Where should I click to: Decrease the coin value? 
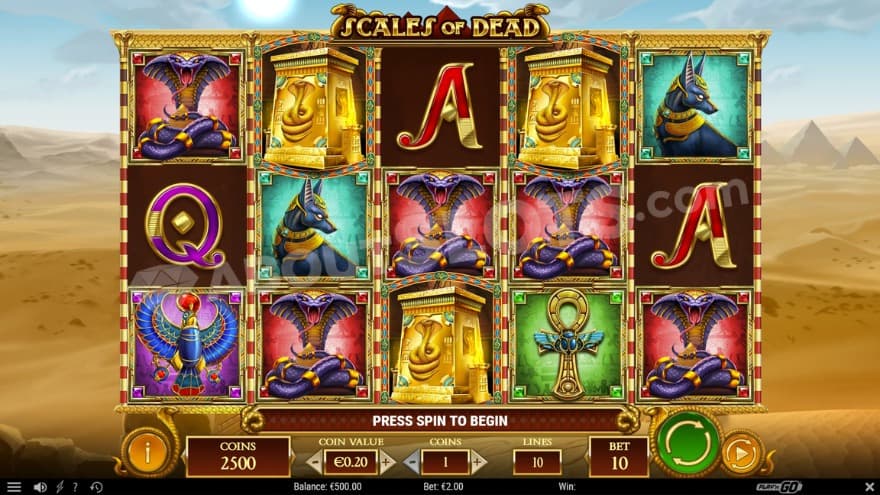point(314,462)
